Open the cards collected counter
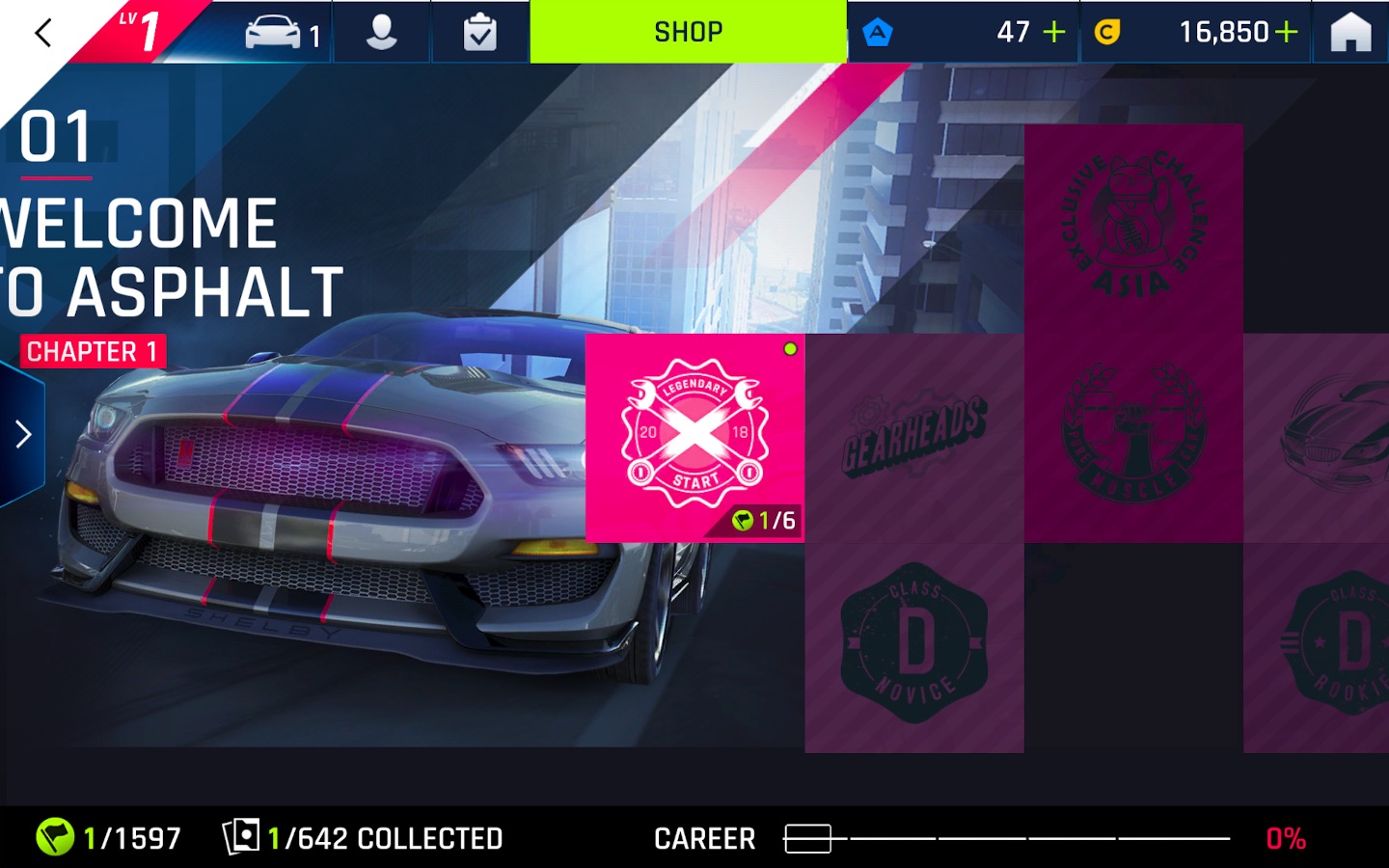 (x=364, y=837)
